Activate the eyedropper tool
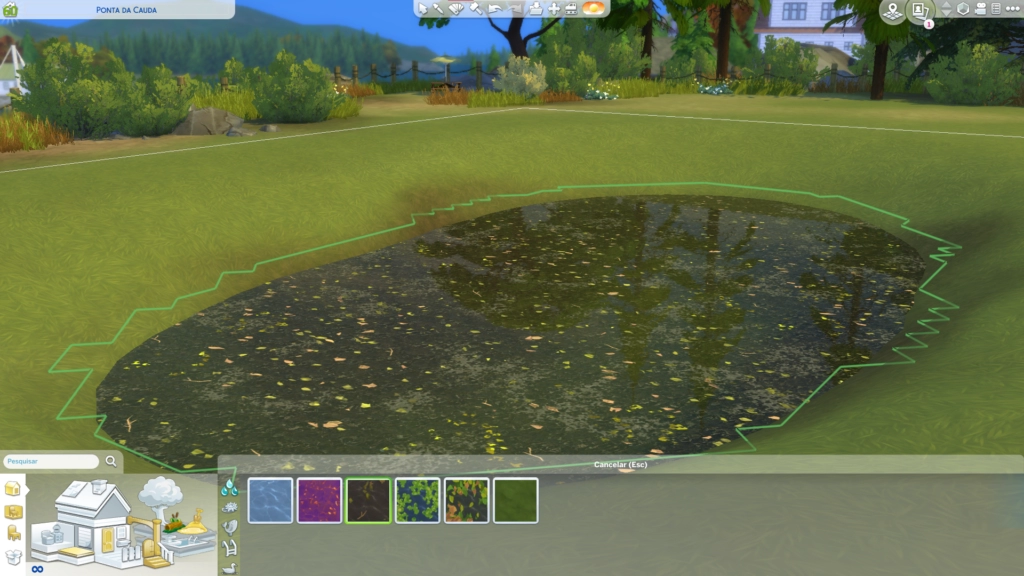Screen dimensions: 1024x576 tap(440, 9)
